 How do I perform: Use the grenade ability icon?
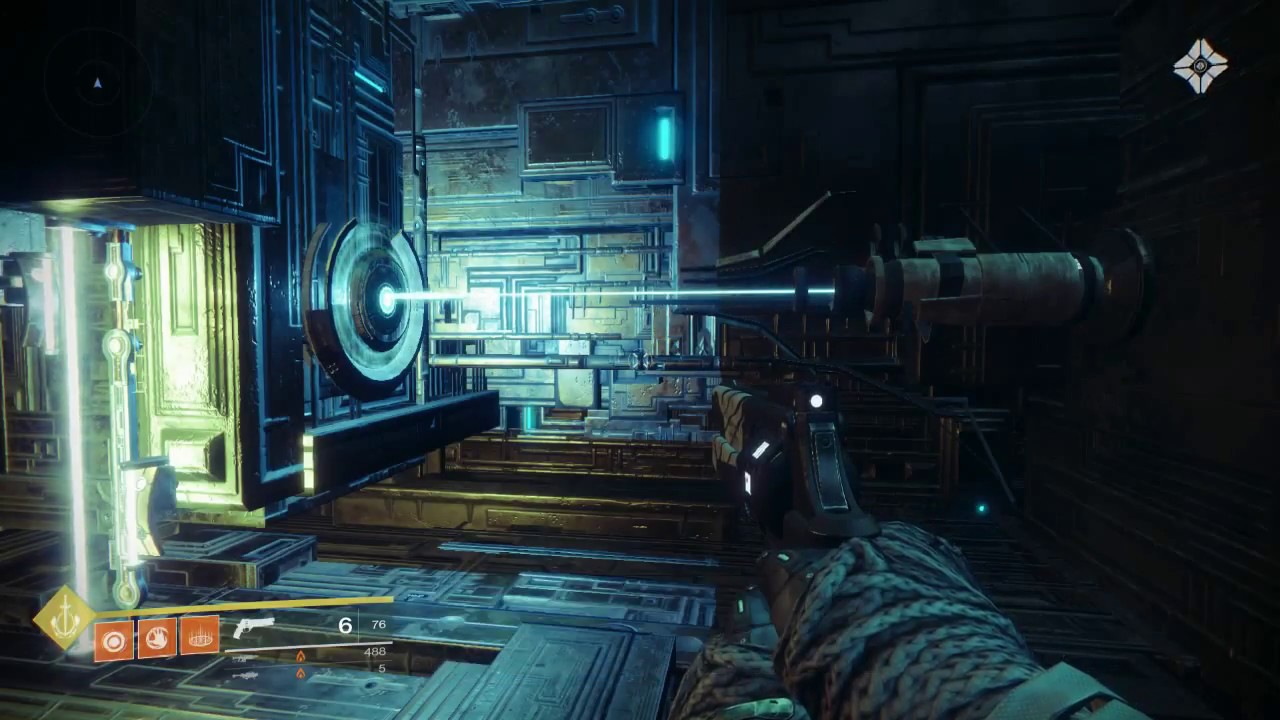(114, 637)
